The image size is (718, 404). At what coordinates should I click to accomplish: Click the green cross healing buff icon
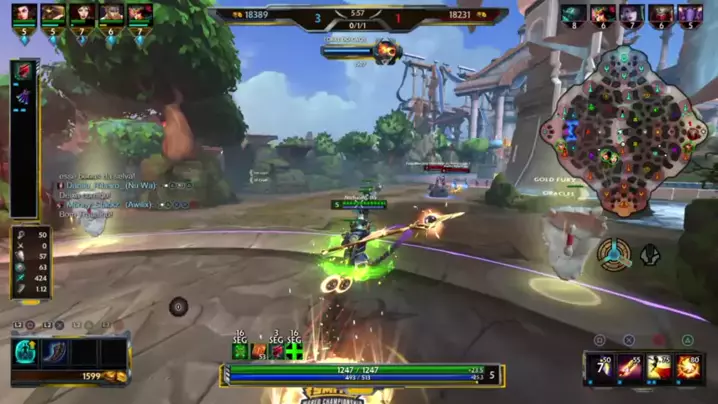294,351
